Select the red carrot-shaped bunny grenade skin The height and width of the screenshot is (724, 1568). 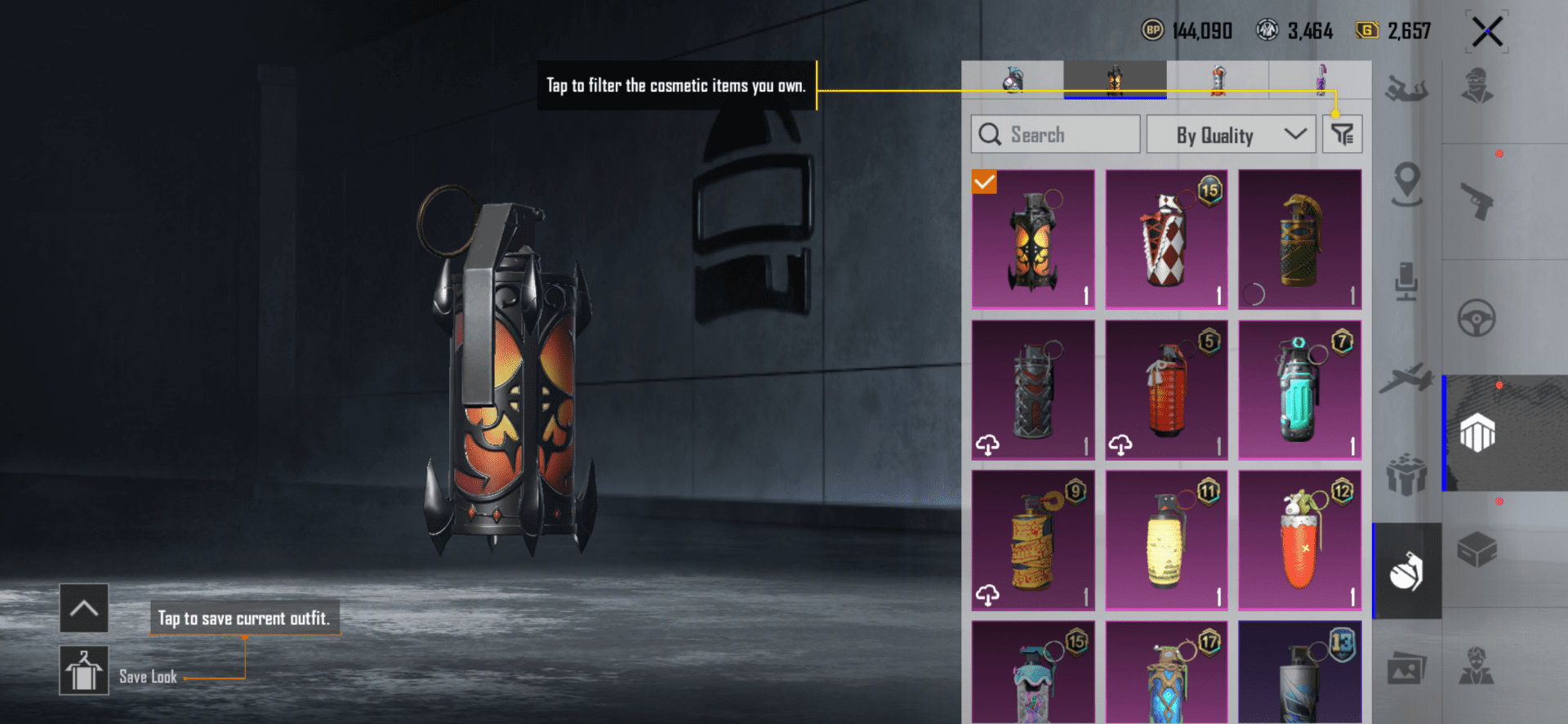pos(1299,540)
